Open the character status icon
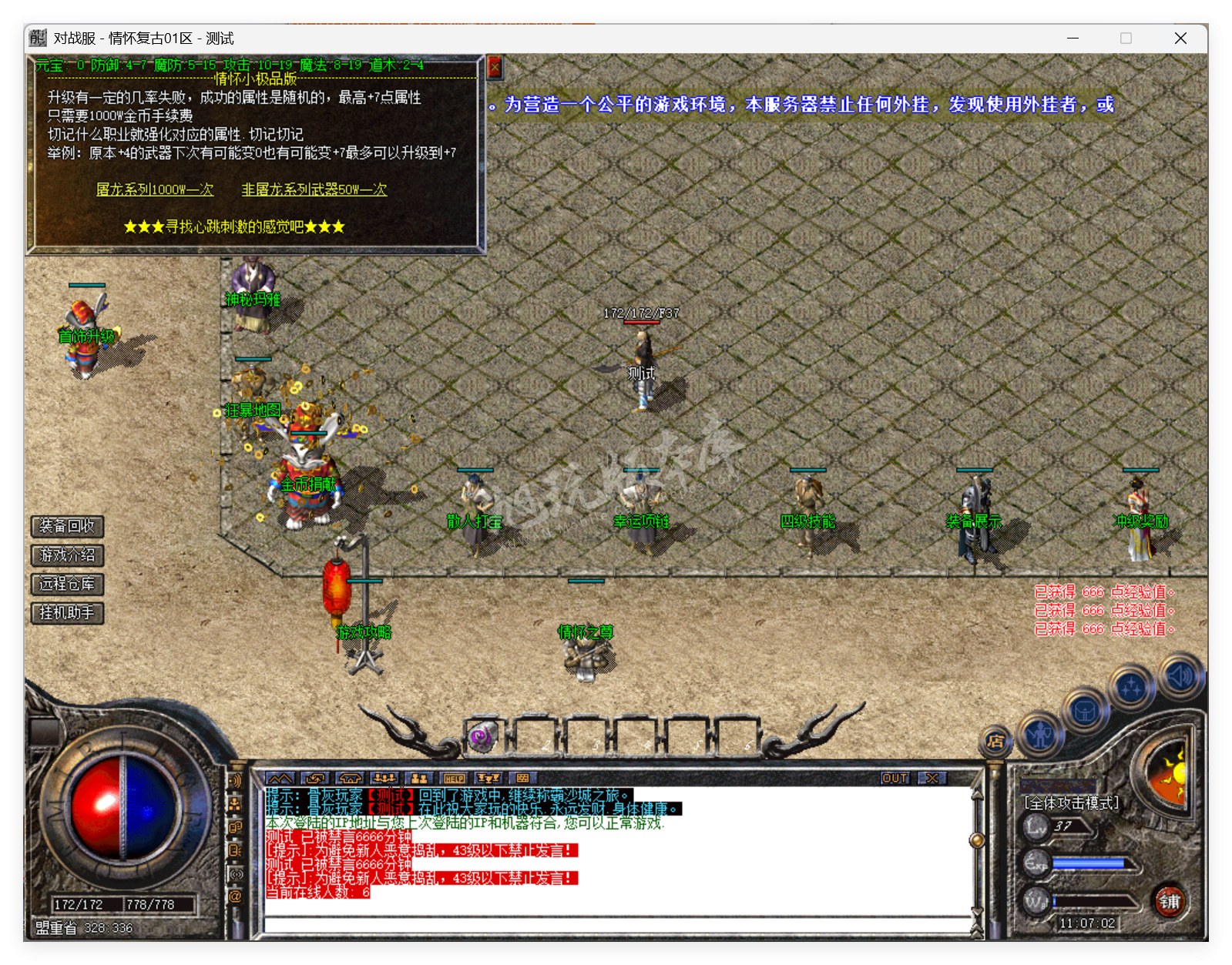The image size is (1232, 965). pos(1042,735)
